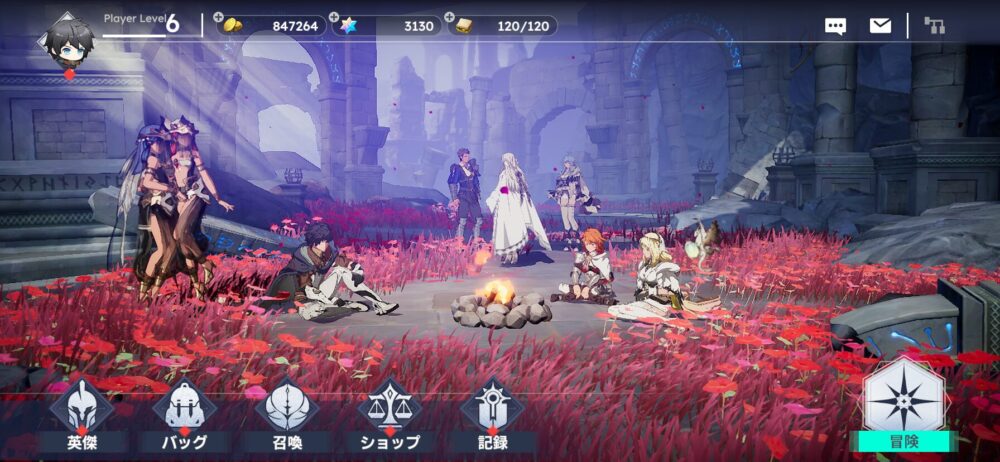Open the menu icon beside the mail
The height and width of the screenshot is (462, 1000).
[x=935, y=27]
